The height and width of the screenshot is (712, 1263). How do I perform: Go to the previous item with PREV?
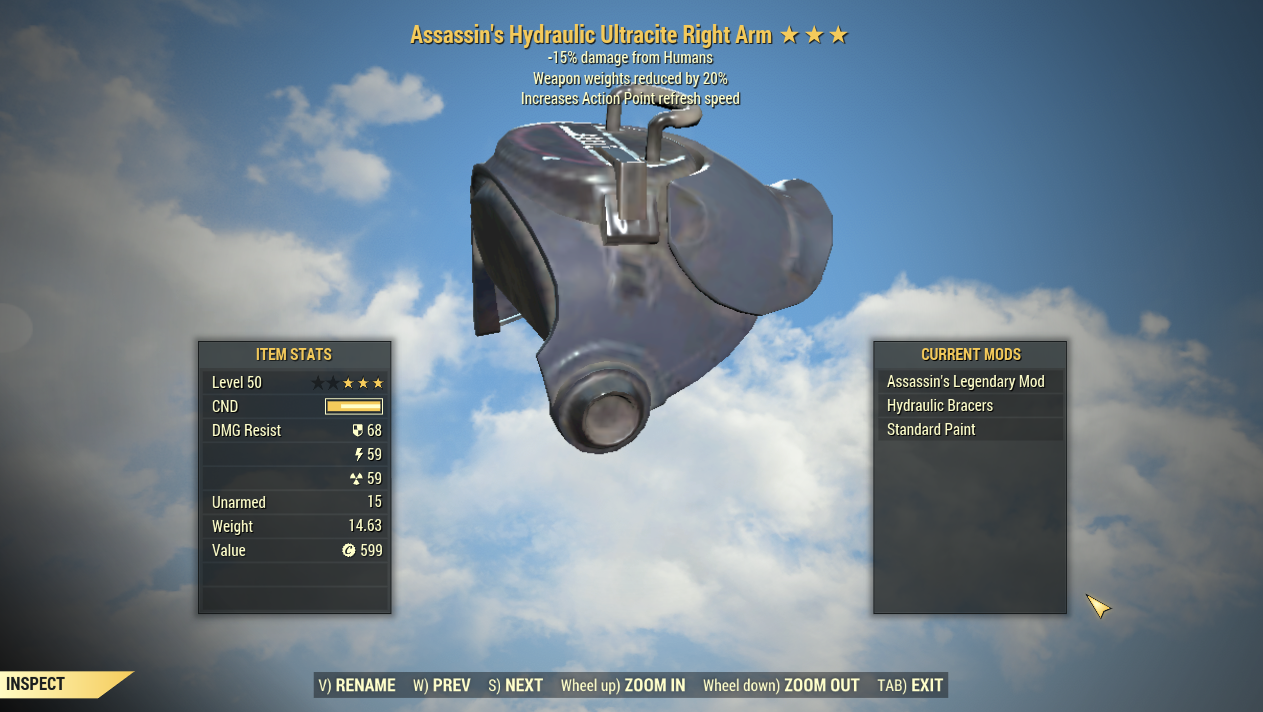pyautogui.click(x=442, y=685)
